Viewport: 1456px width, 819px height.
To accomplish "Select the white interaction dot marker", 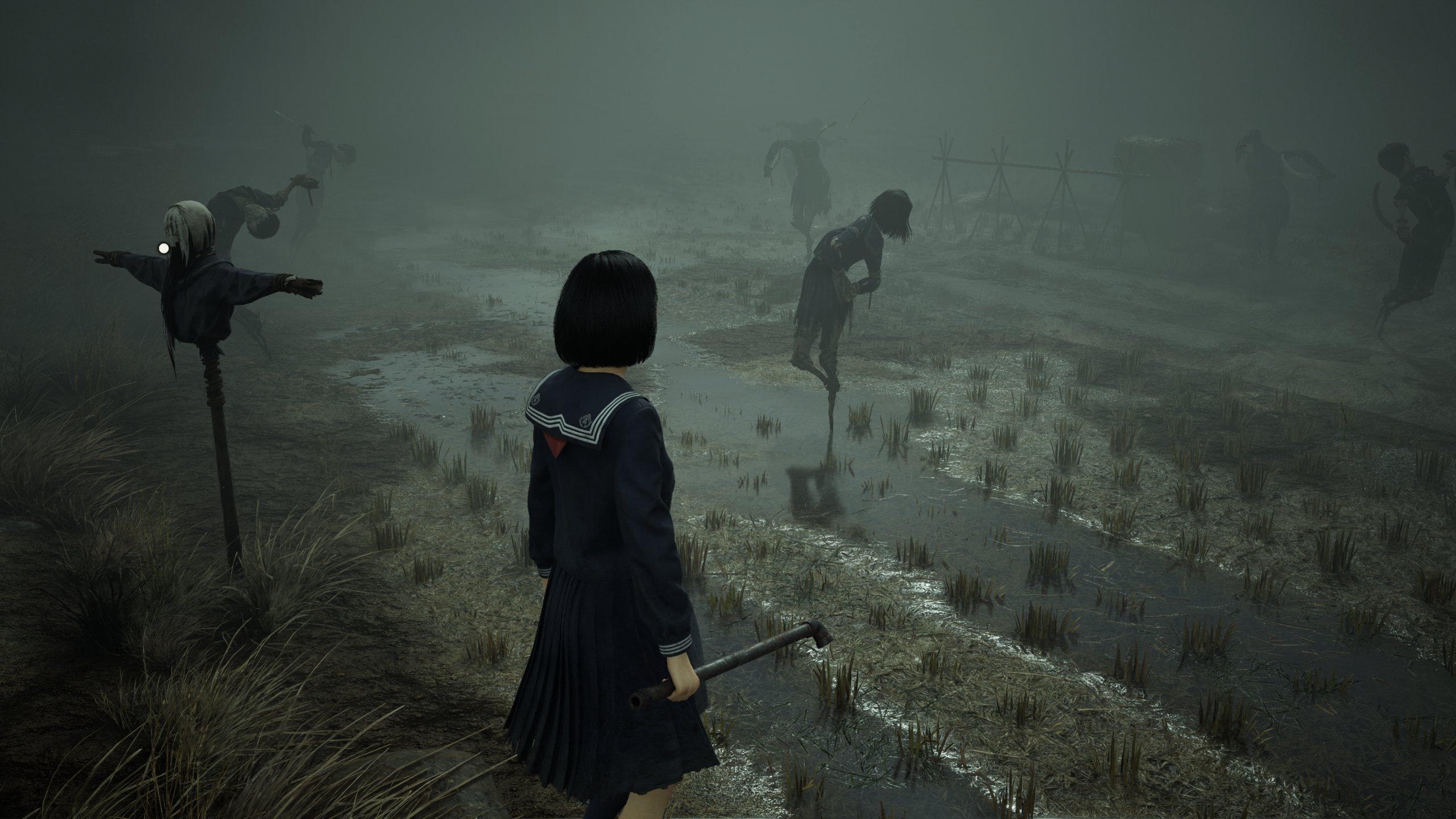I will (x=164, y=247).
